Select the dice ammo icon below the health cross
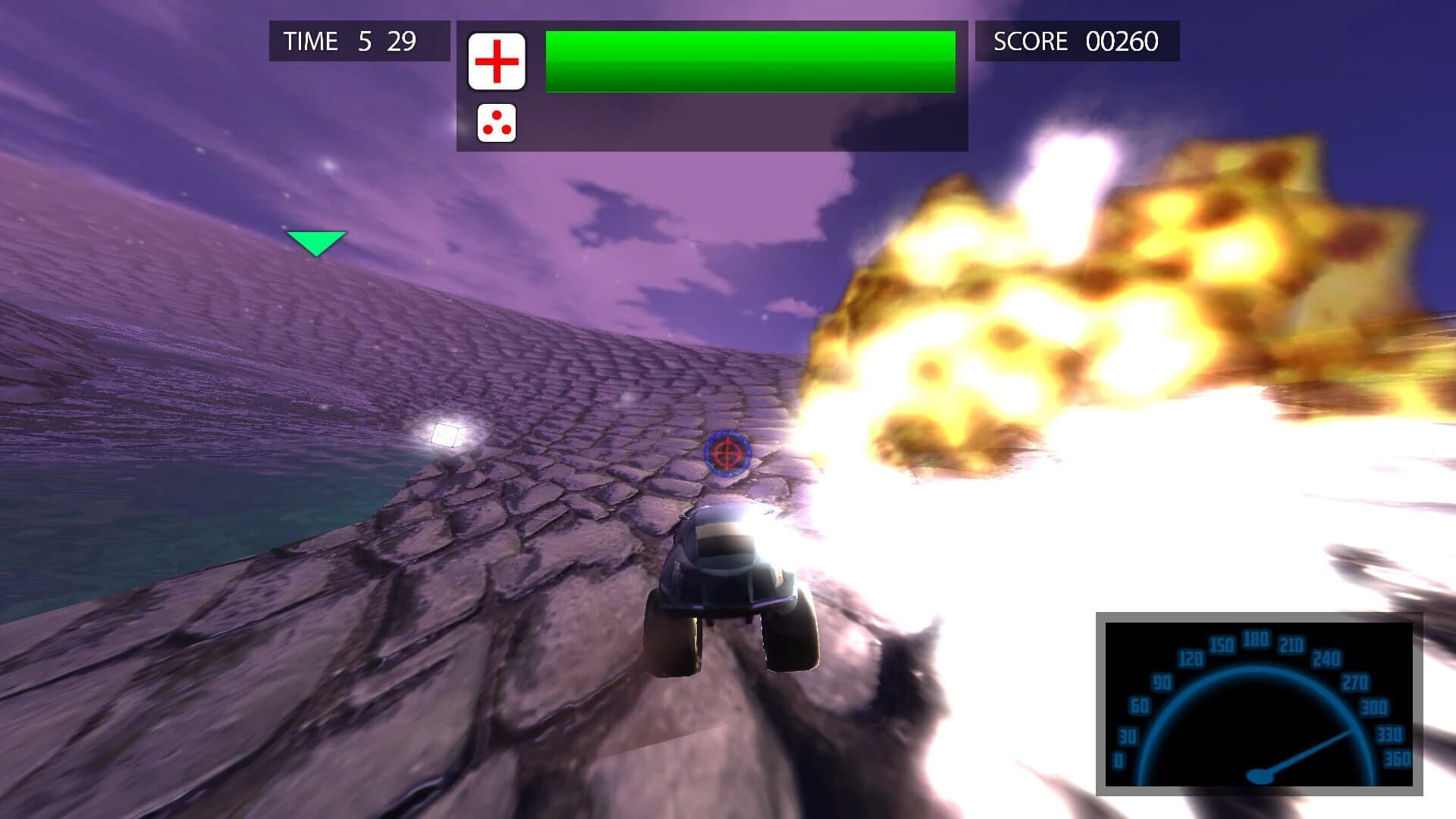The width and height of the screenshot is (1456, 819). 497,124
